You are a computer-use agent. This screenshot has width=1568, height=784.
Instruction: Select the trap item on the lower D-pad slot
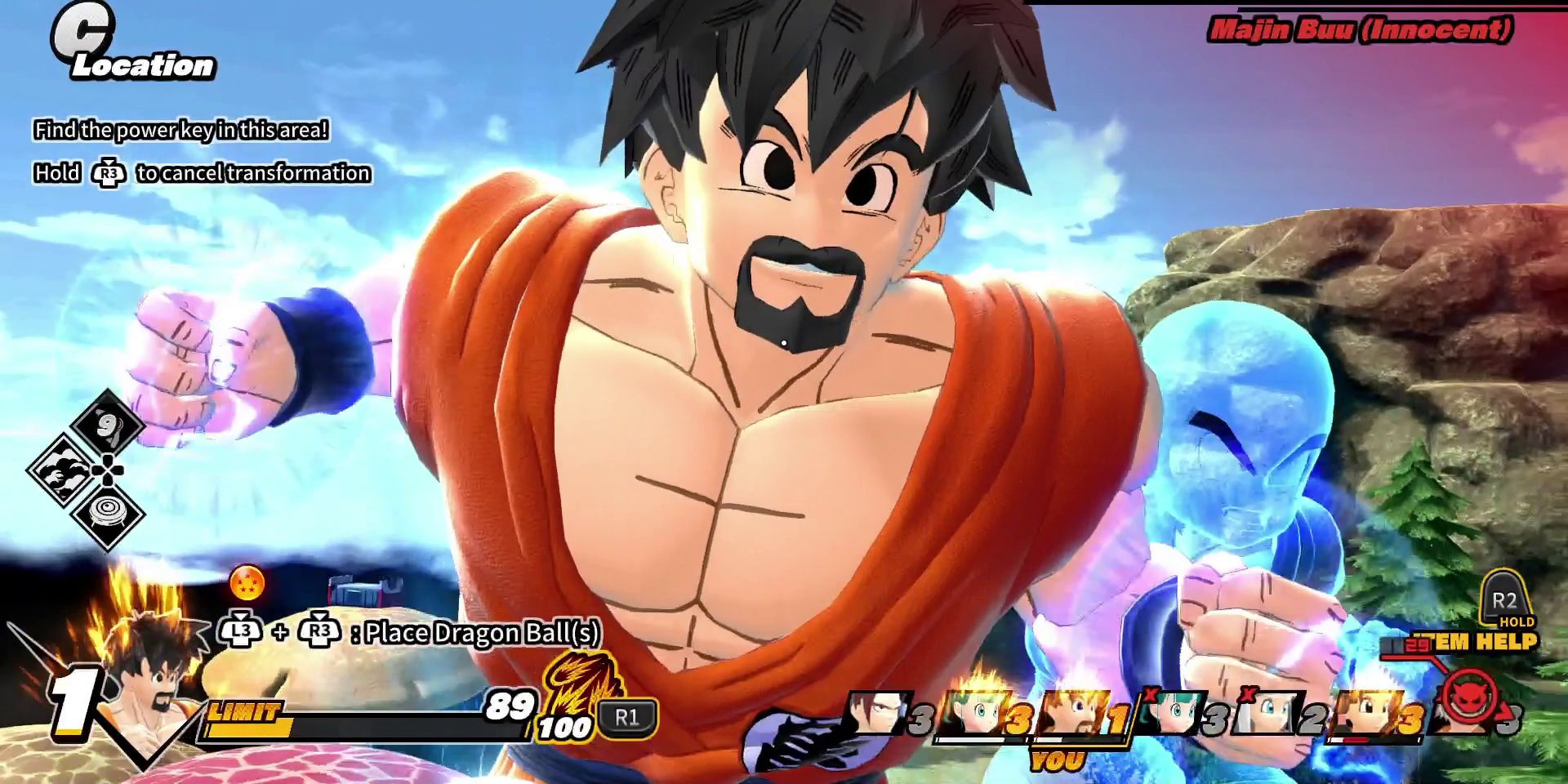click(x=107, y=511)
